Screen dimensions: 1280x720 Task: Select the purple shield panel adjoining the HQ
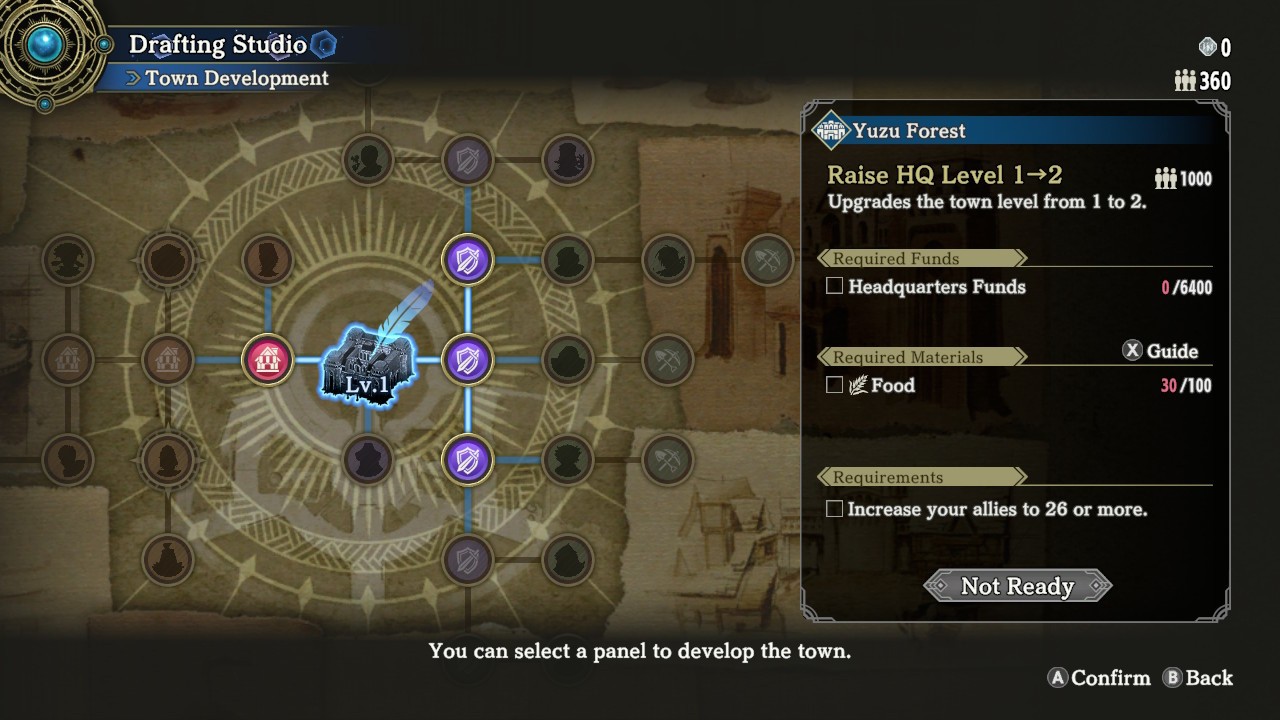tap(467, 360)
